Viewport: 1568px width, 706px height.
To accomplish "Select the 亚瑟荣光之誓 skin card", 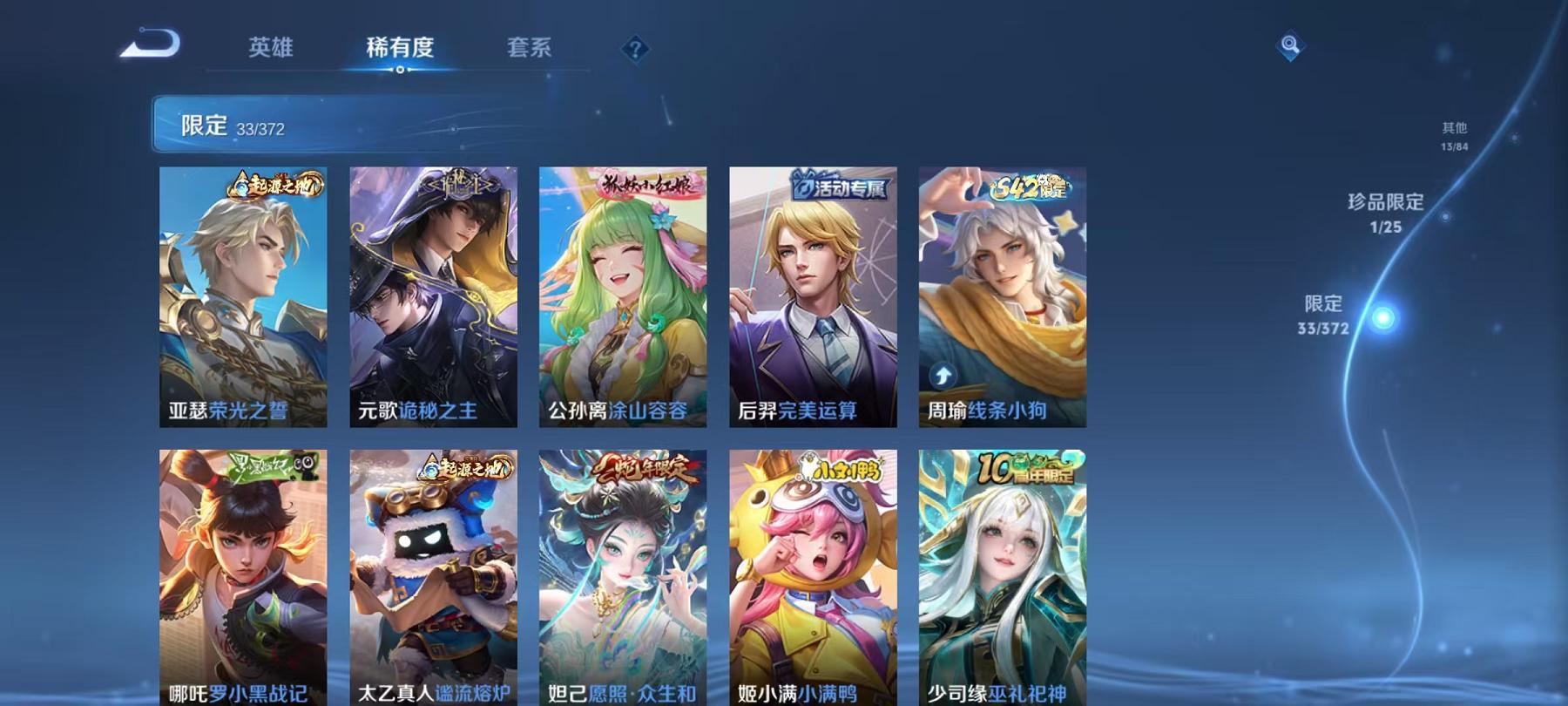I will coord(244,296).
